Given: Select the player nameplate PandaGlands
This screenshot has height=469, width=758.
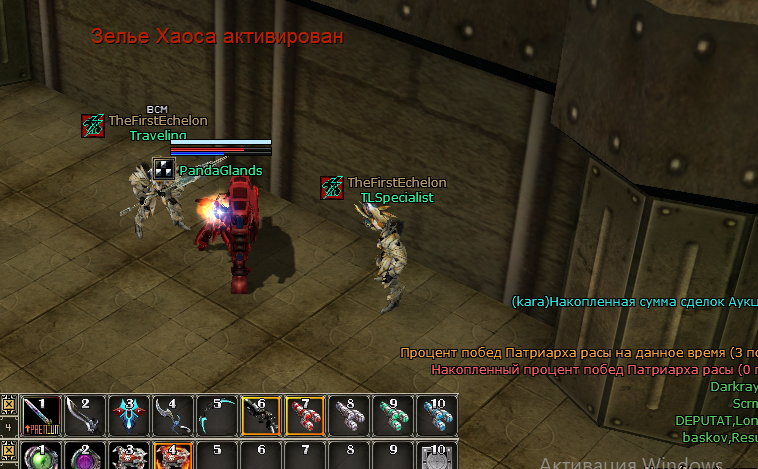Looking at the screenshot, I should [x=220, y=171].
